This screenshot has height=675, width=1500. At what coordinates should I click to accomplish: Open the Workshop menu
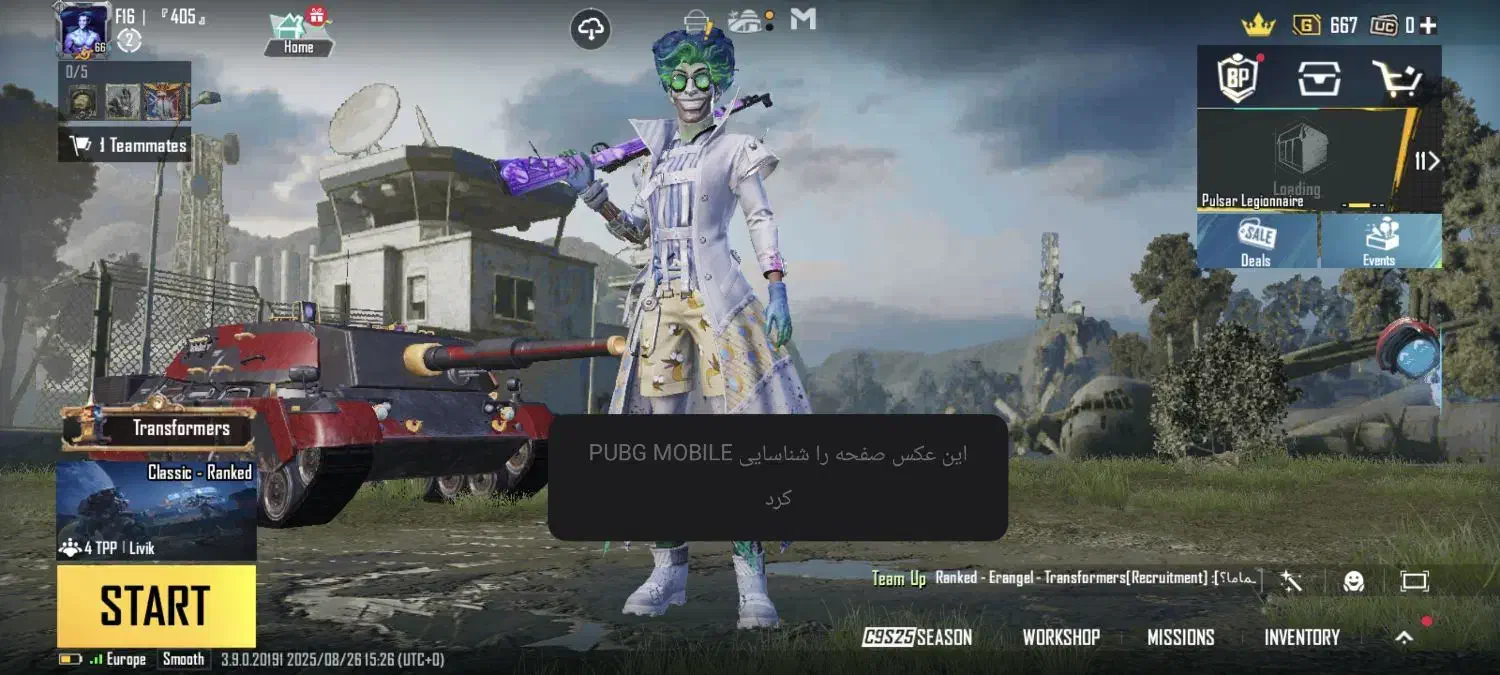[1061, 638]
